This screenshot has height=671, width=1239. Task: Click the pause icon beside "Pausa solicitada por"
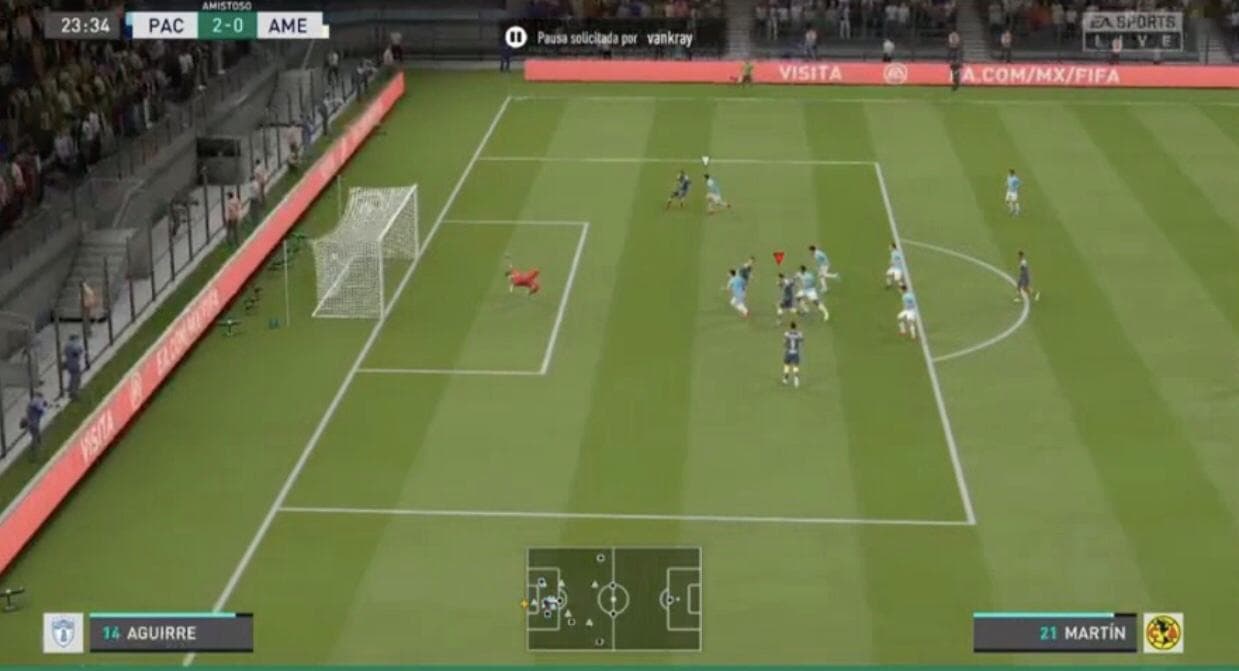515,38
